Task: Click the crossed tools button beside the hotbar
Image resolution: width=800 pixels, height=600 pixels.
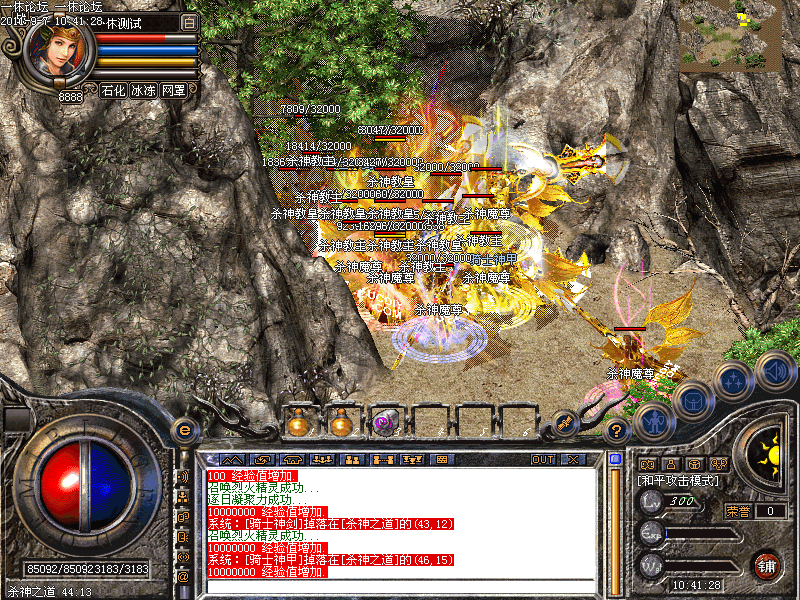Action: click(x=564, y=423)
